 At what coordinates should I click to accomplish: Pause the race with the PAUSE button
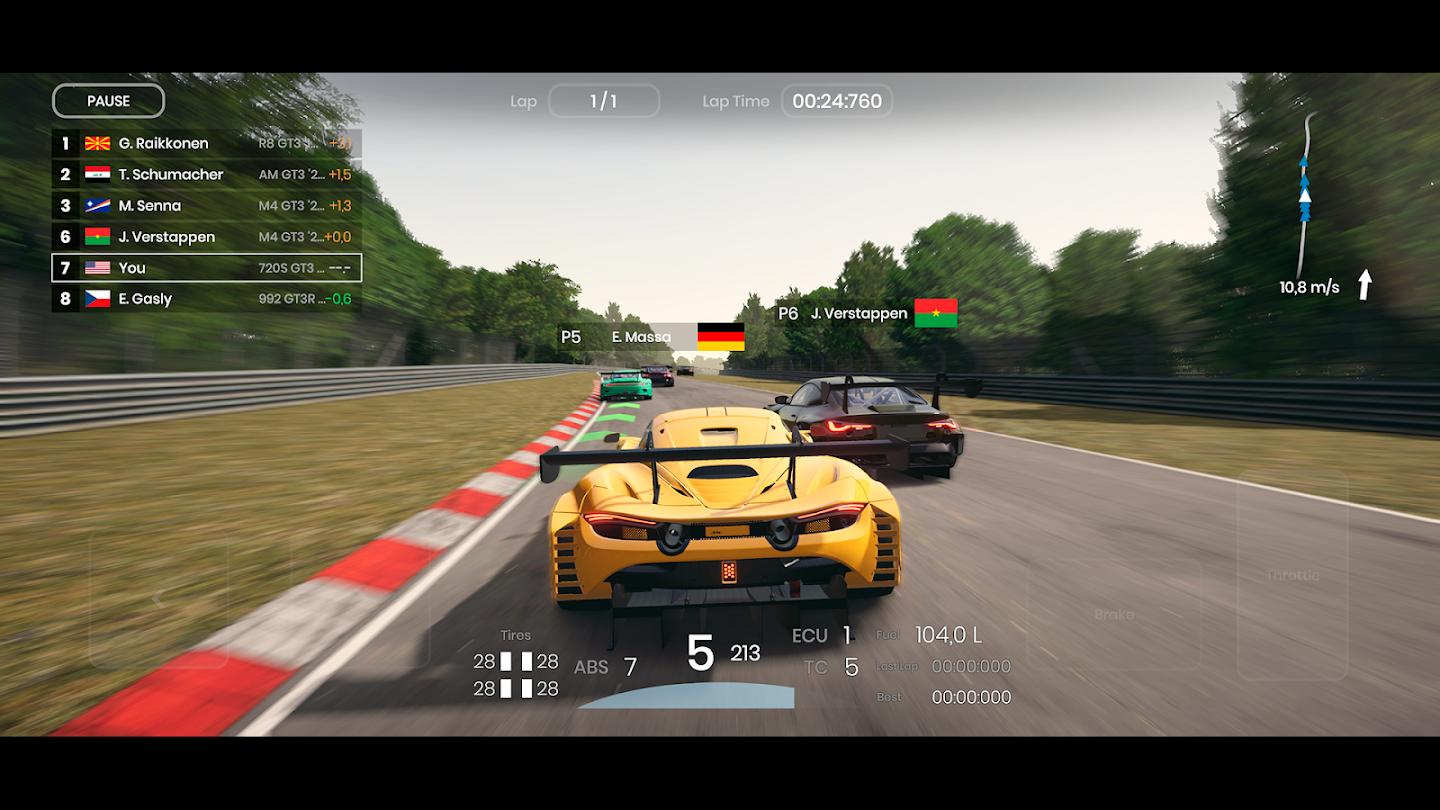tap(108, 101)
